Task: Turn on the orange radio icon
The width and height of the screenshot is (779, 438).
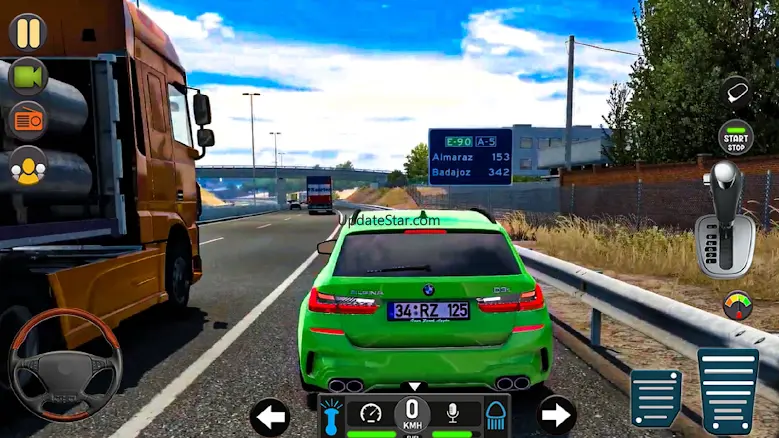Action: (x=27, y=121)
